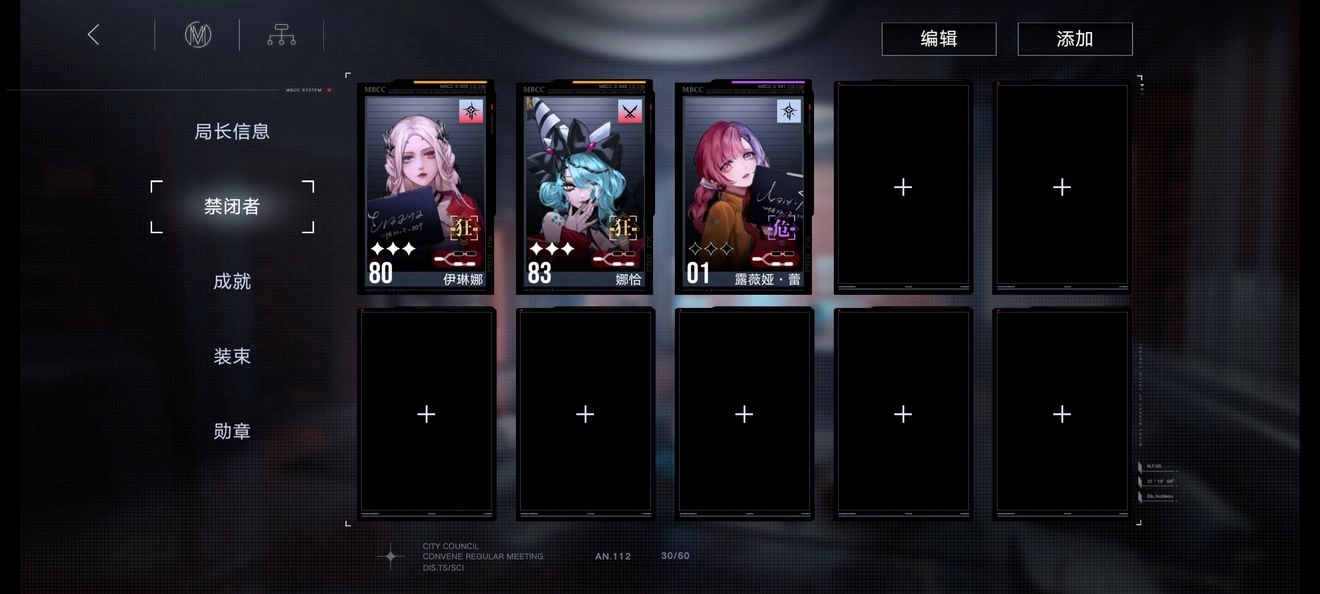Show the 装束 outfits tab

tap(232, 356)
